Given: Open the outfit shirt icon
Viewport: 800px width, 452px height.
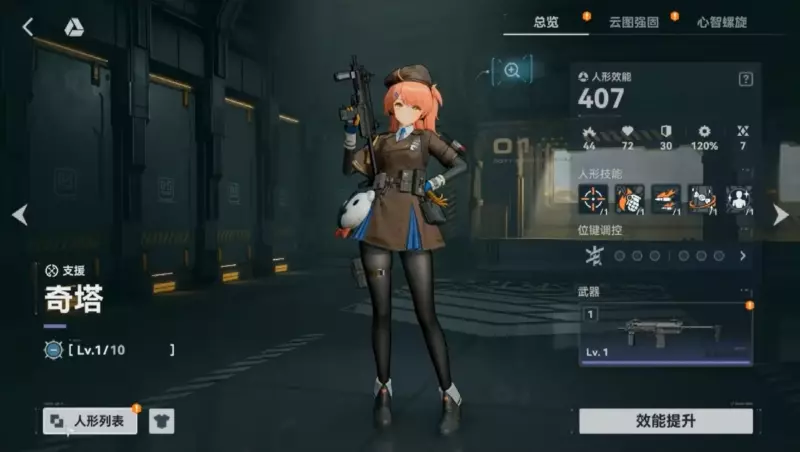Looking at the screenshot, I should click(x=161, y=421).
